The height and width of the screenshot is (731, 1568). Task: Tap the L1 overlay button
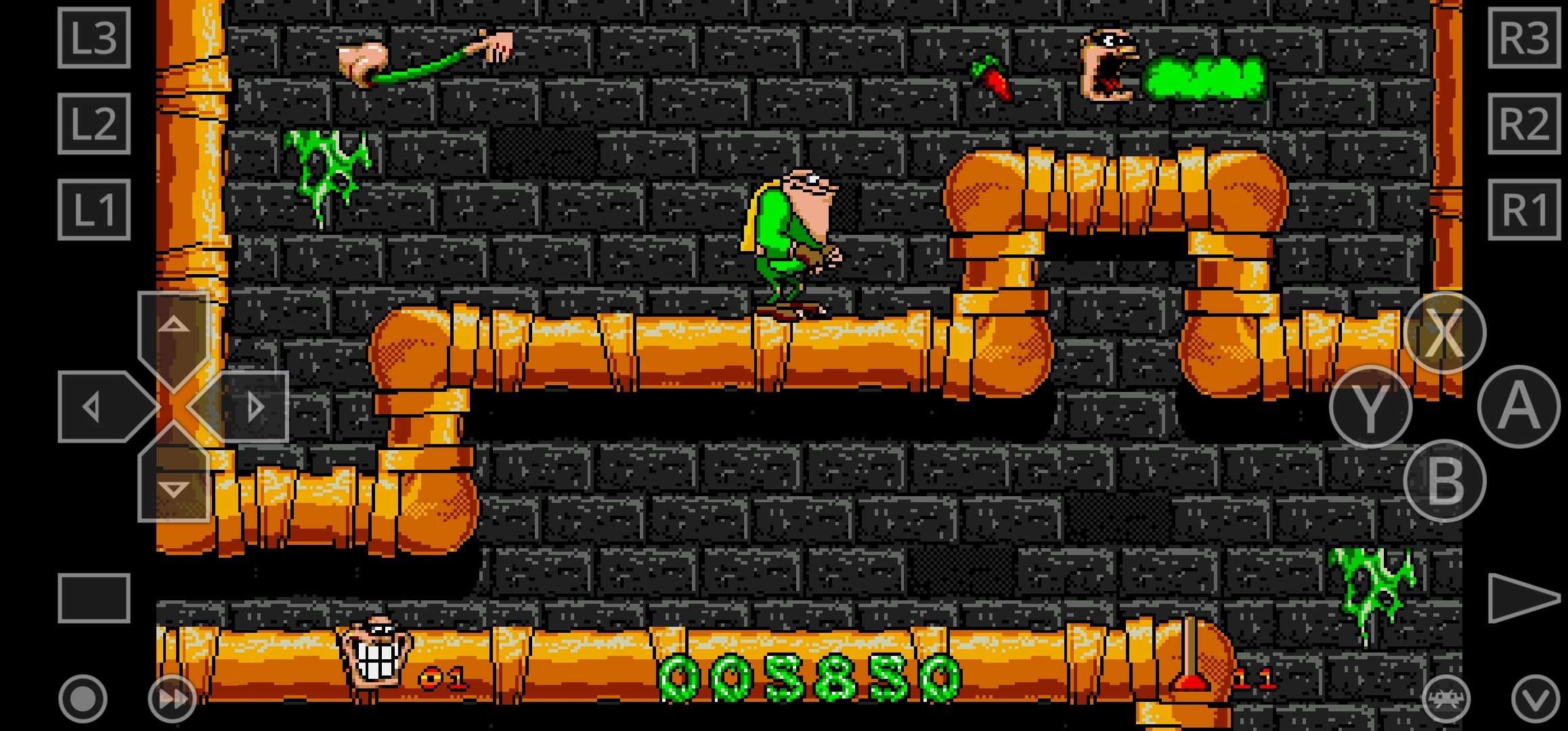click(x=94, y=210)
